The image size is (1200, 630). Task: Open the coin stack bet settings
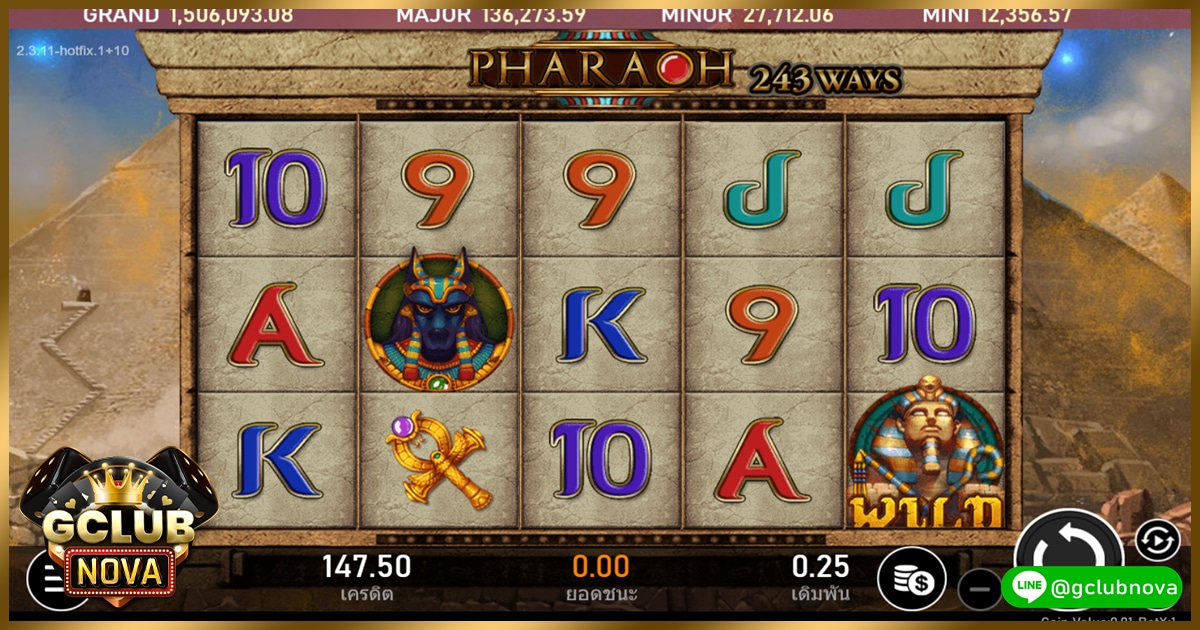(911, 579)
